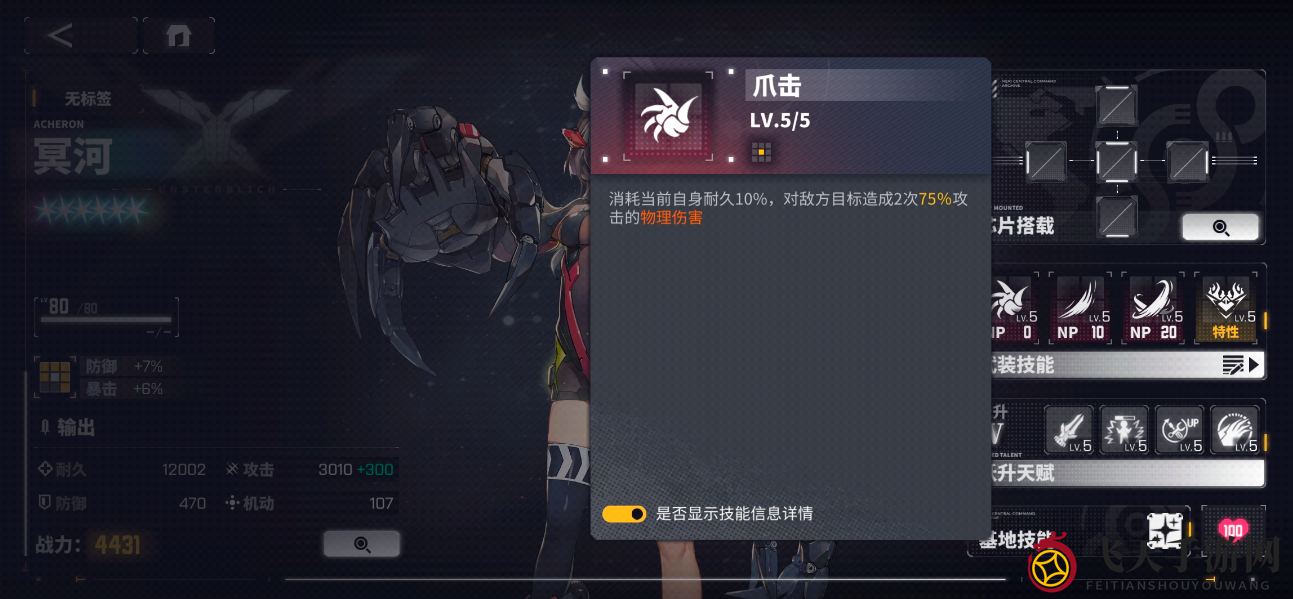Open the orange grid bonus icon

54,377
